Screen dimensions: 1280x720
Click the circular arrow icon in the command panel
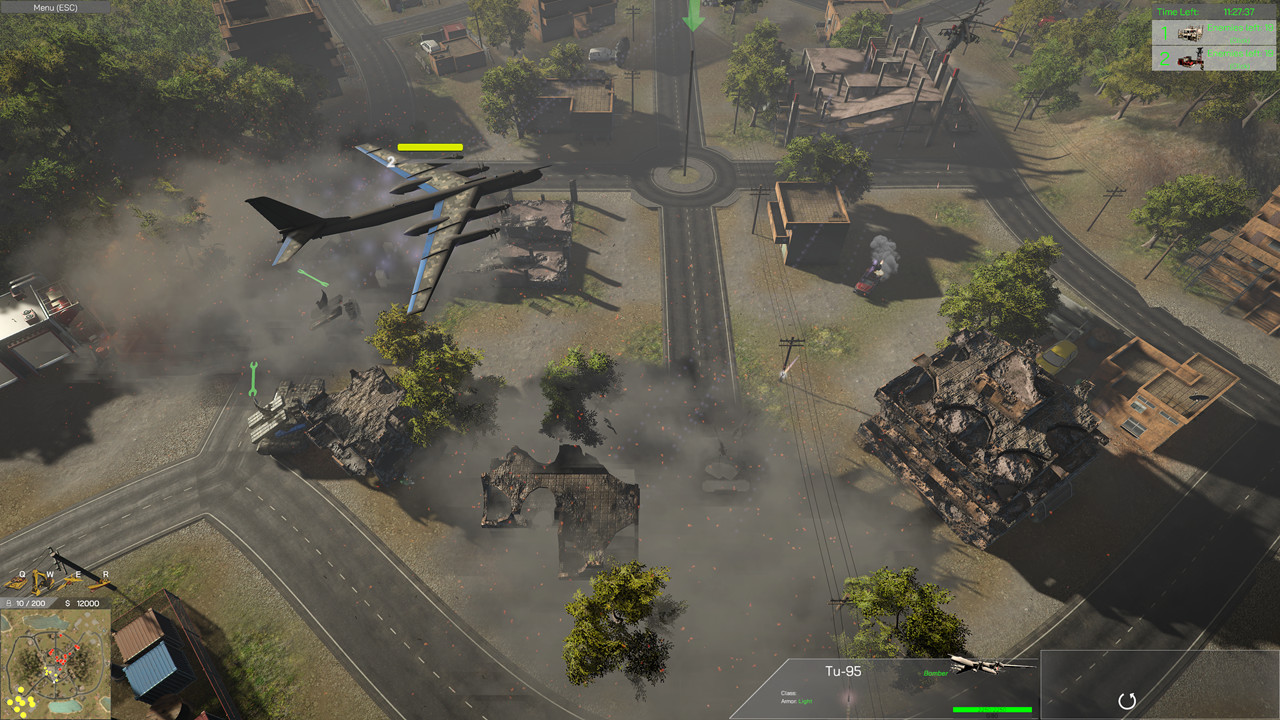point(1127,701)
